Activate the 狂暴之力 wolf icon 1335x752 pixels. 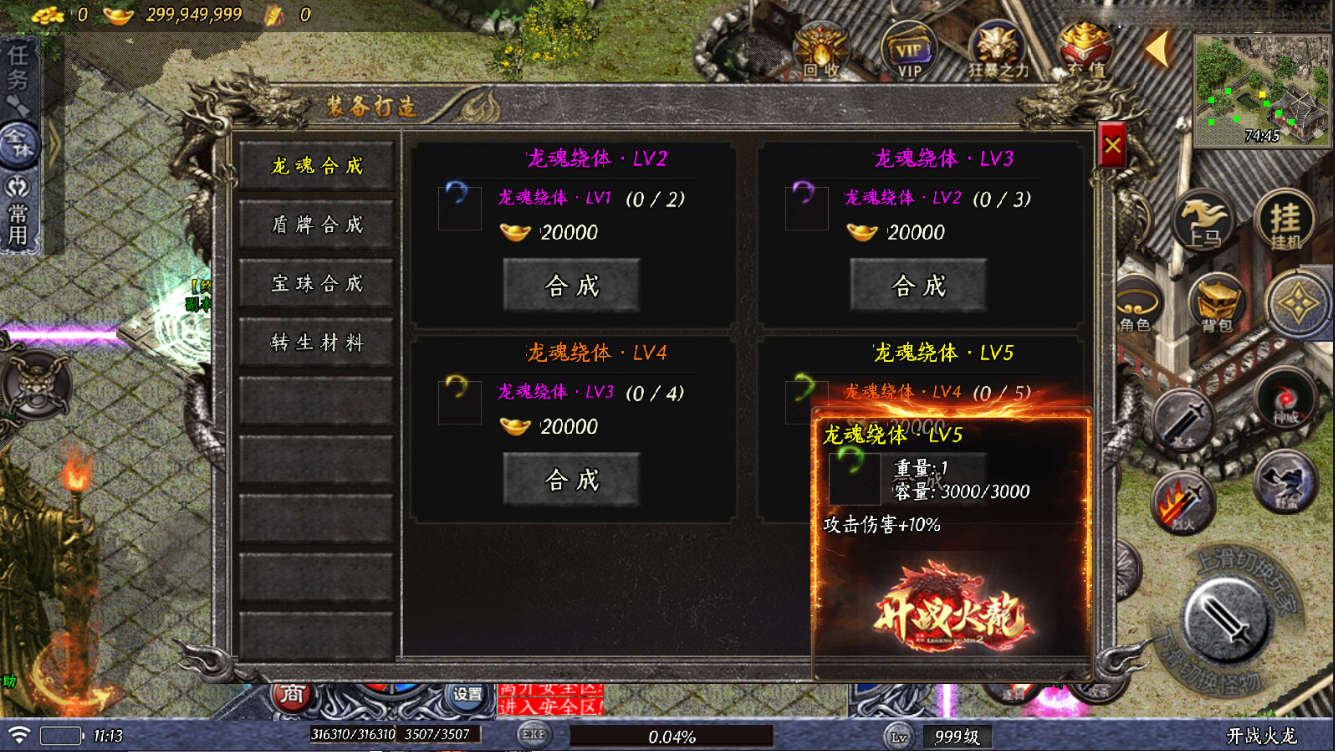click(997, 50)
